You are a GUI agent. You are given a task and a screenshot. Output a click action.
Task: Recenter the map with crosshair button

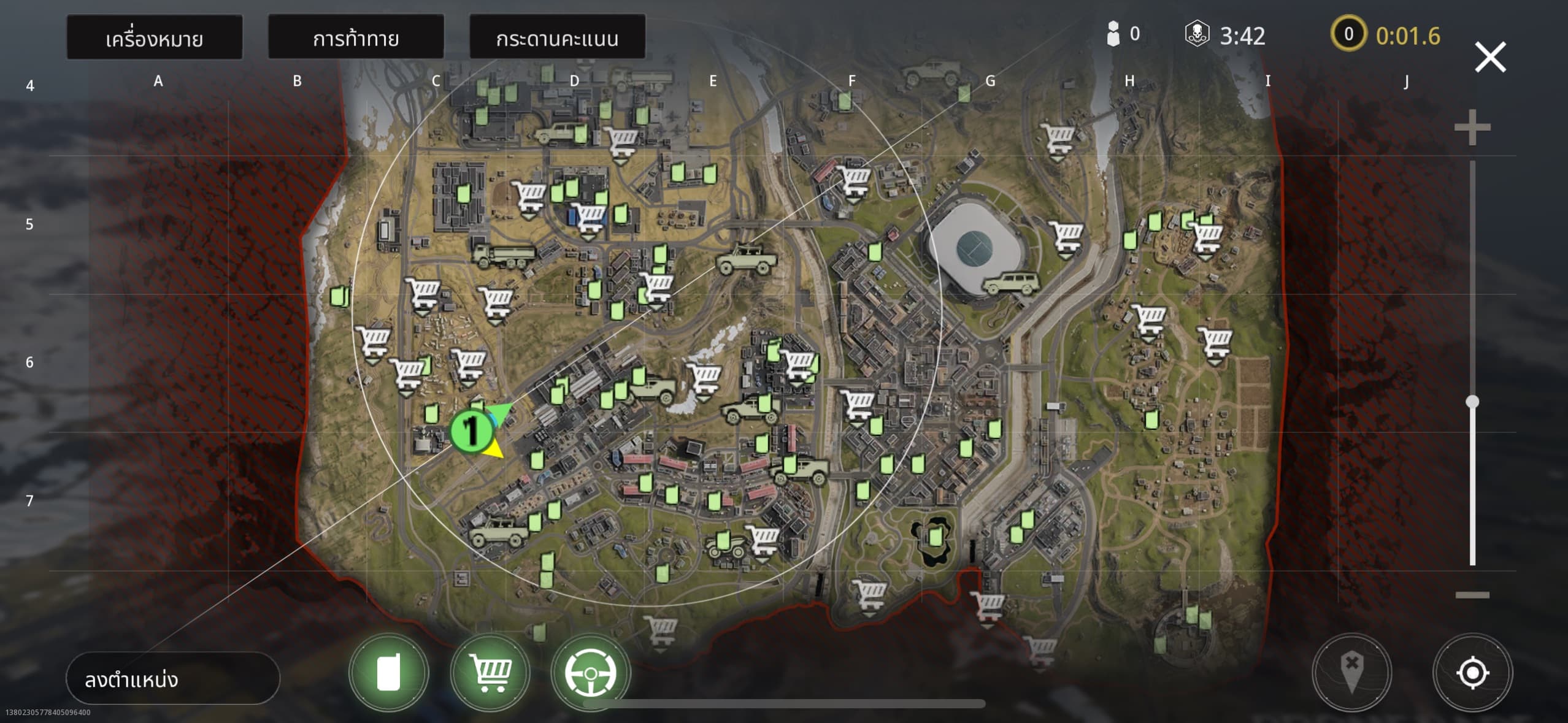1472,673
